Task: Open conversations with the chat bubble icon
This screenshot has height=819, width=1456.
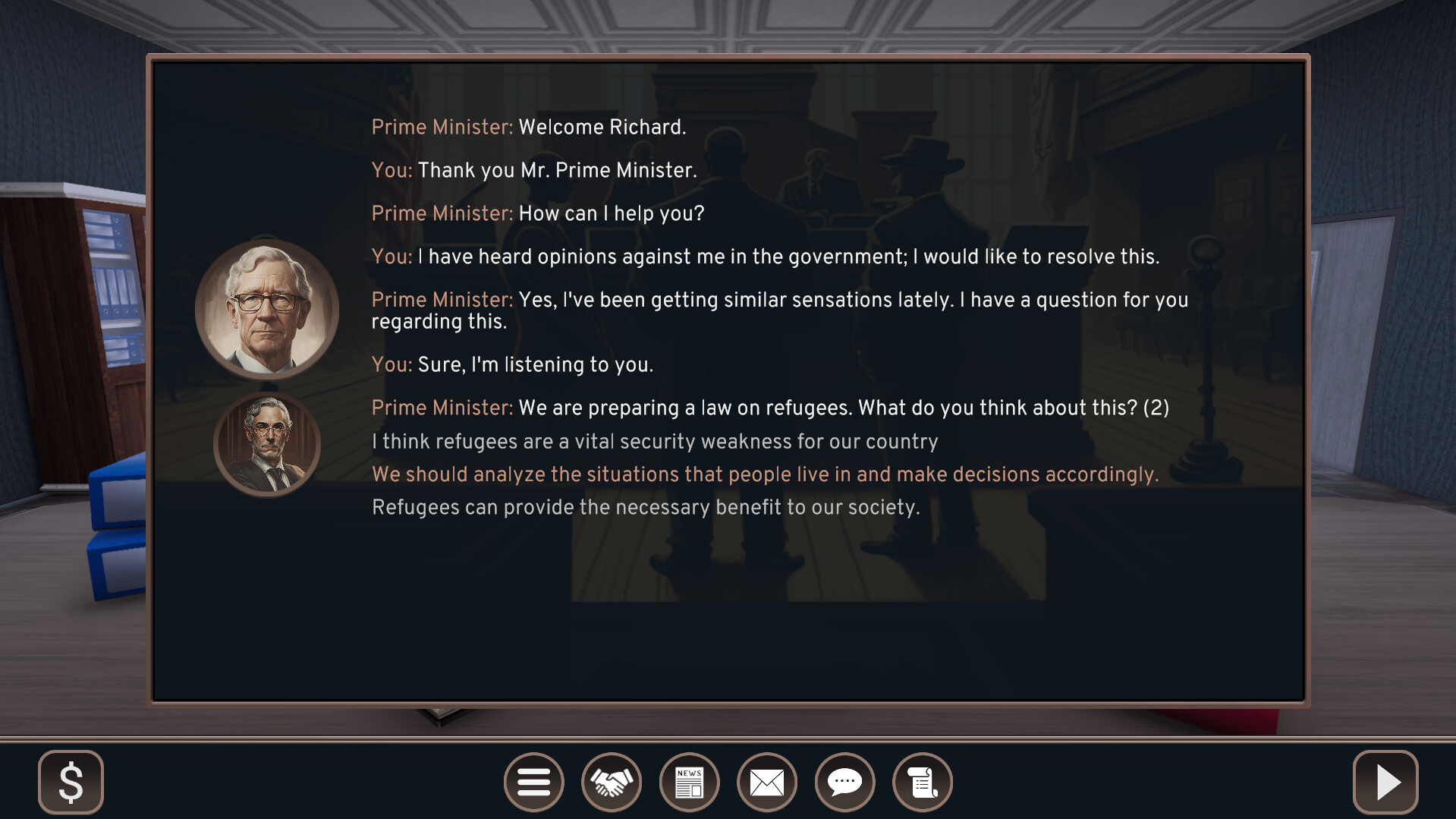Action: (x=845, y=782)
